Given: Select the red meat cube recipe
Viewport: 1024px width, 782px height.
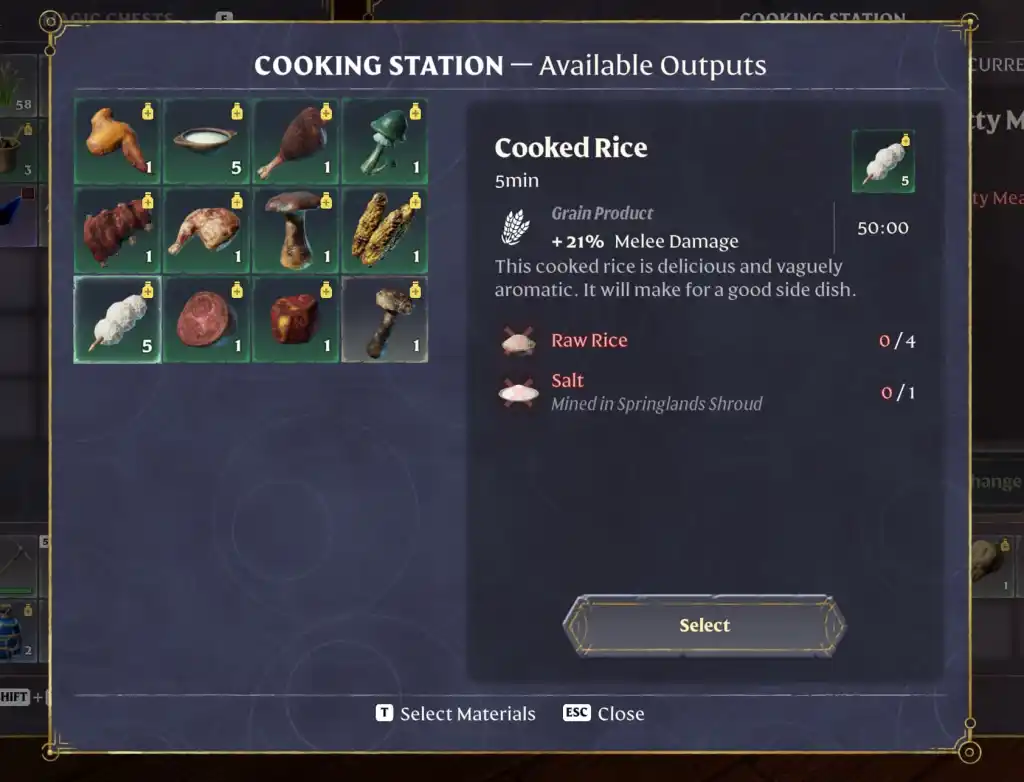Looking at the screenshot, I should 295,320.
